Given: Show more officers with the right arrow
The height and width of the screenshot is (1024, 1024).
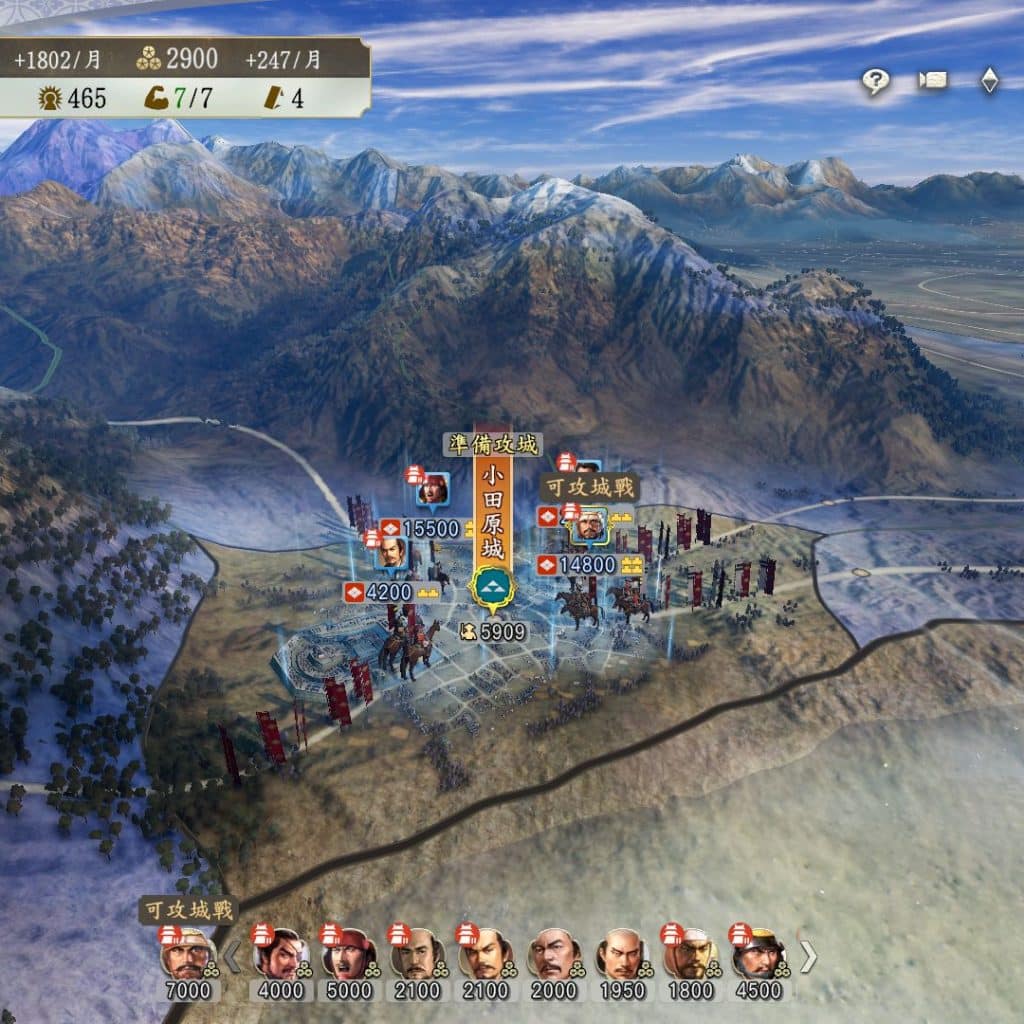Looking at the screenshot, I should pos(807,957).
